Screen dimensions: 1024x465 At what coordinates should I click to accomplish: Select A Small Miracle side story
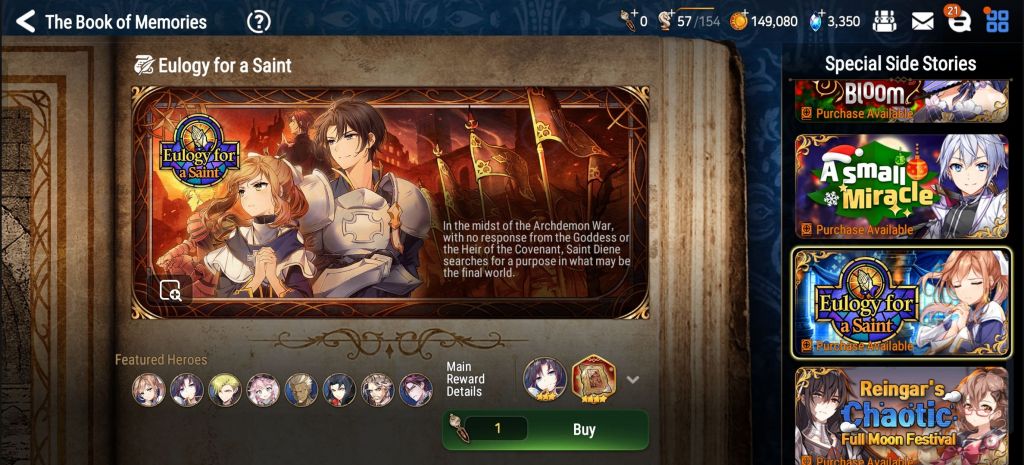[901, 187]
